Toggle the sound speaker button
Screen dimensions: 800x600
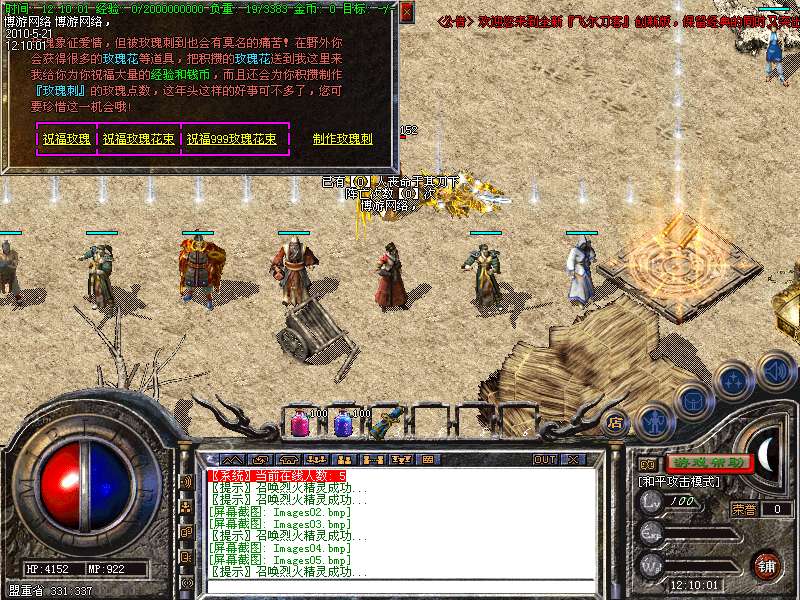(x=775, y=370)
